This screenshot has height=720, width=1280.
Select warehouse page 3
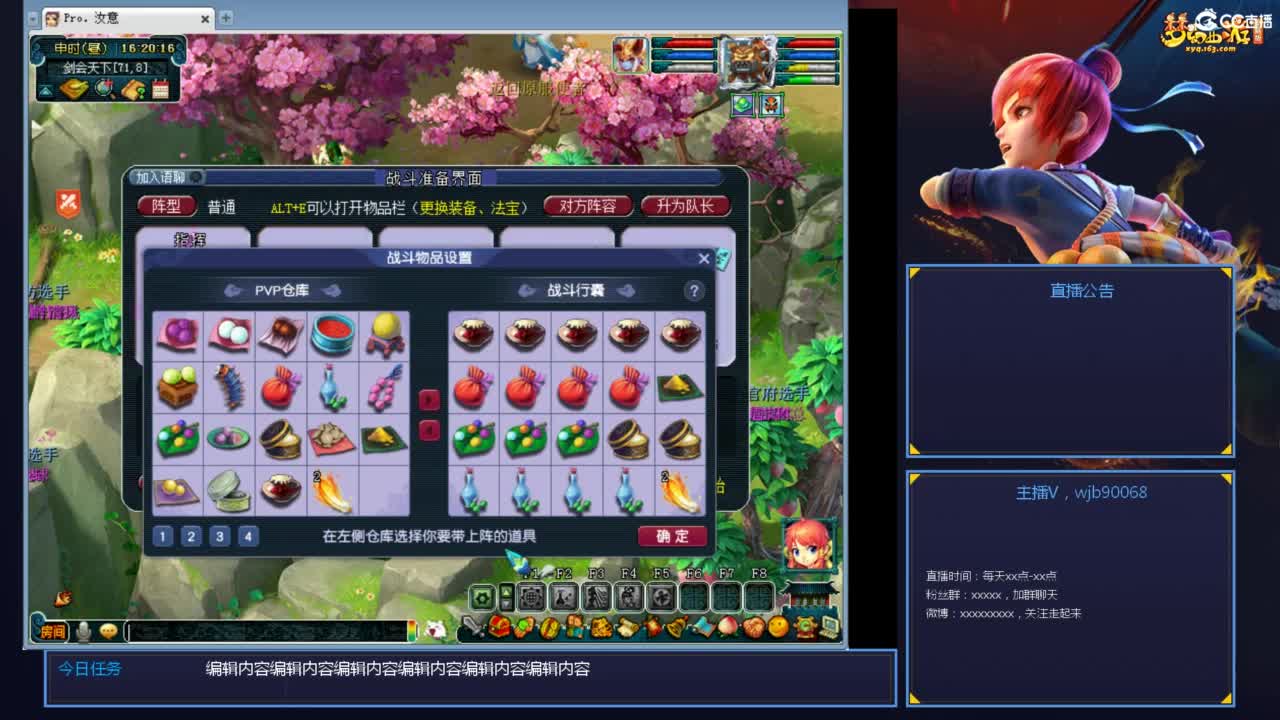(219, 536)
